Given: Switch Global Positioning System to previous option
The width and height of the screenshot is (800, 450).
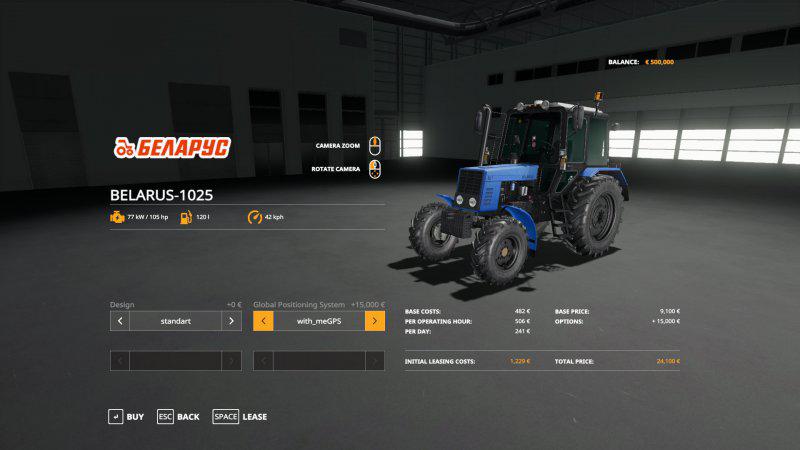Looking at the screenshot, I should point(263,321).
